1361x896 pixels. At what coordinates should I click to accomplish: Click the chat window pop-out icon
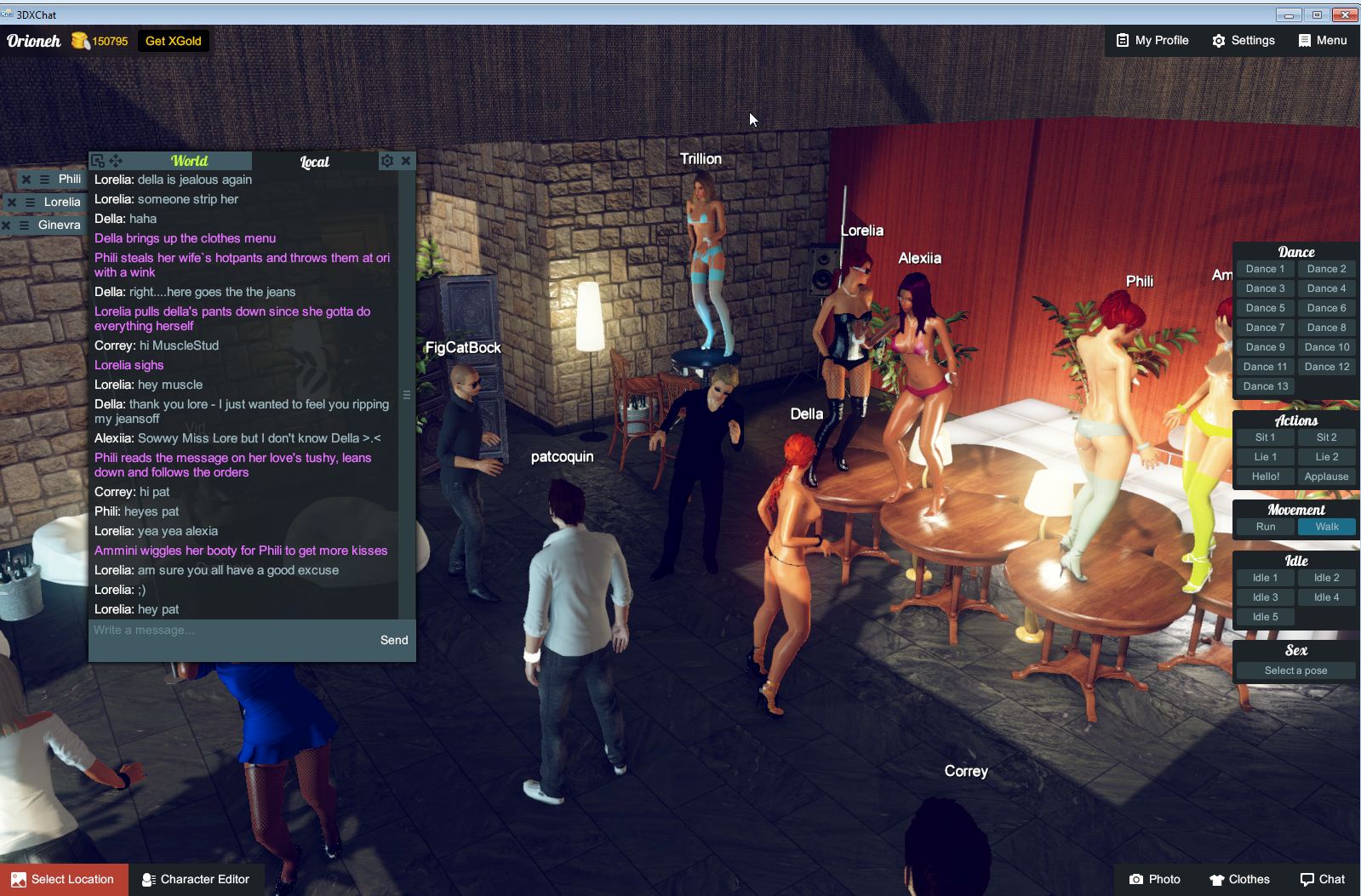point(98,160)
